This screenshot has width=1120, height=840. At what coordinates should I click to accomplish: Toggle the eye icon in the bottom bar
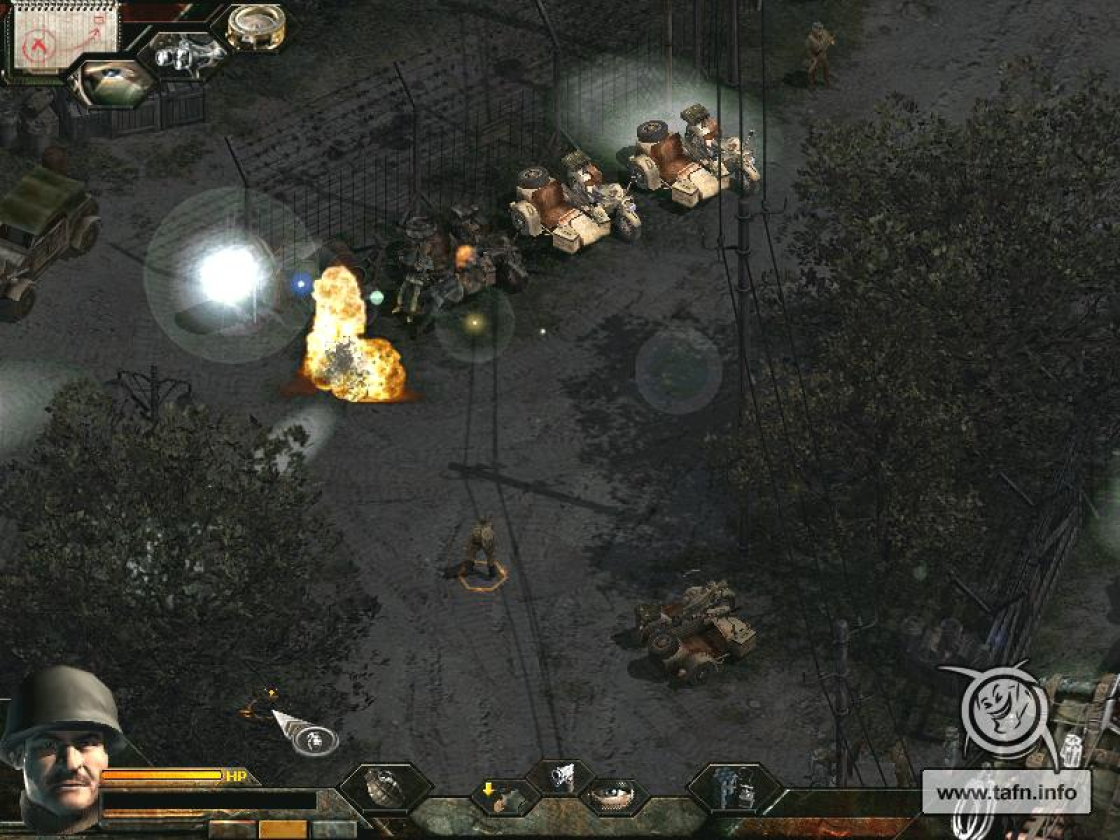pyautogui.click(x=613, y=797)
